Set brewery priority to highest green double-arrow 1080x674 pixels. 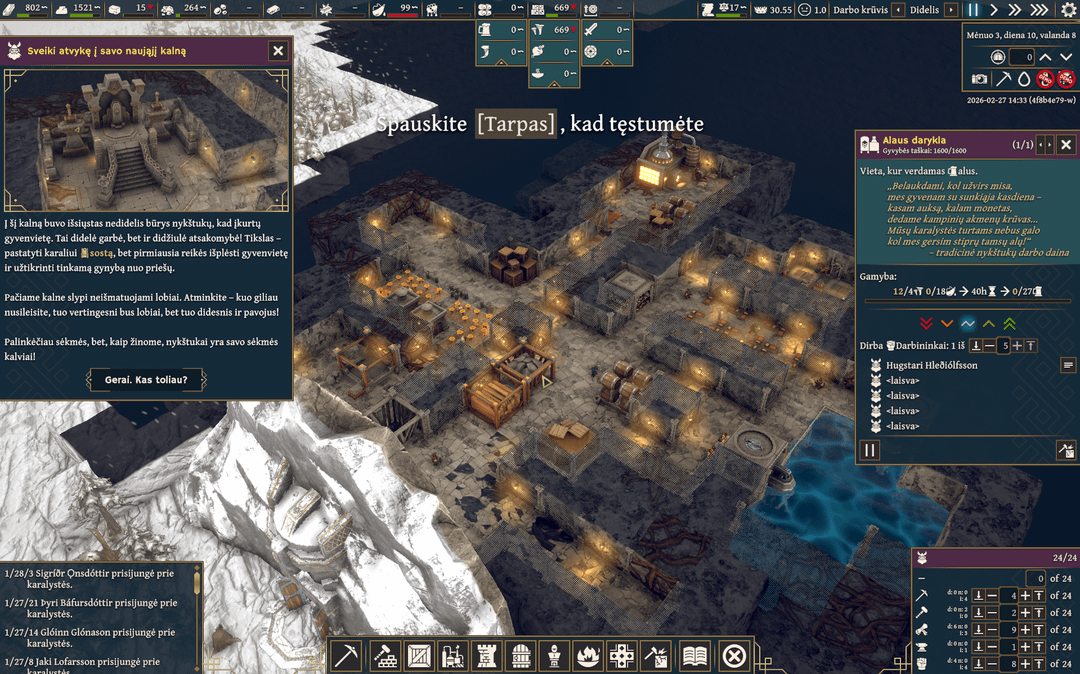coord(1010,324)
